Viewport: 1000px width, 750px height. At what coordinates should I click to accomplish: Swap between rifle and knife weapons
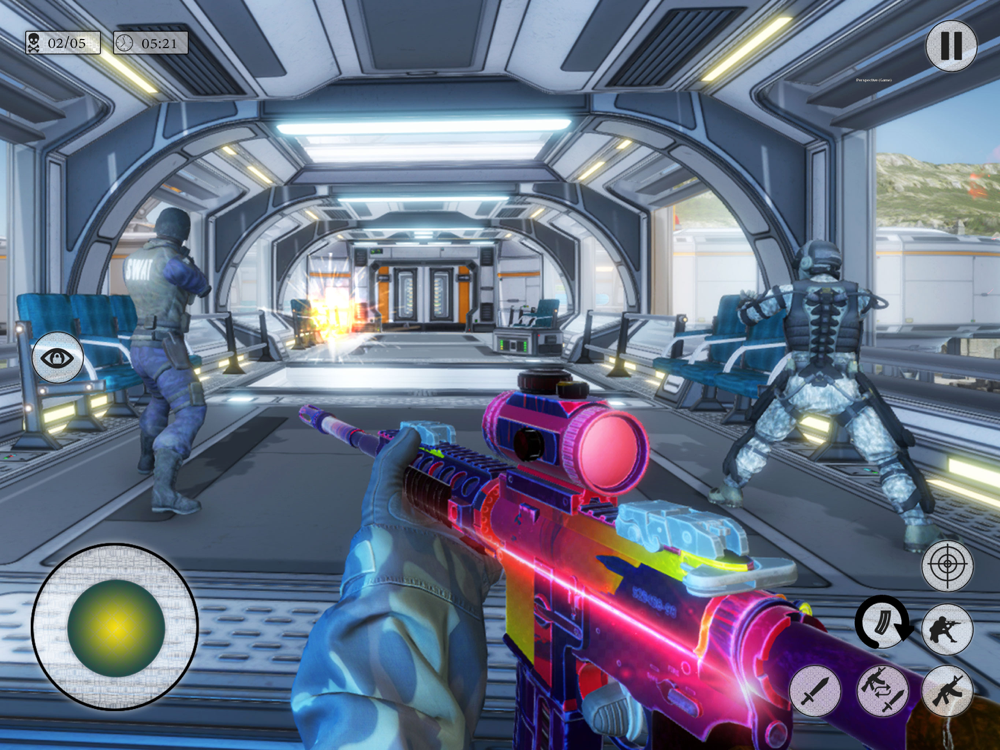[883, 690]
